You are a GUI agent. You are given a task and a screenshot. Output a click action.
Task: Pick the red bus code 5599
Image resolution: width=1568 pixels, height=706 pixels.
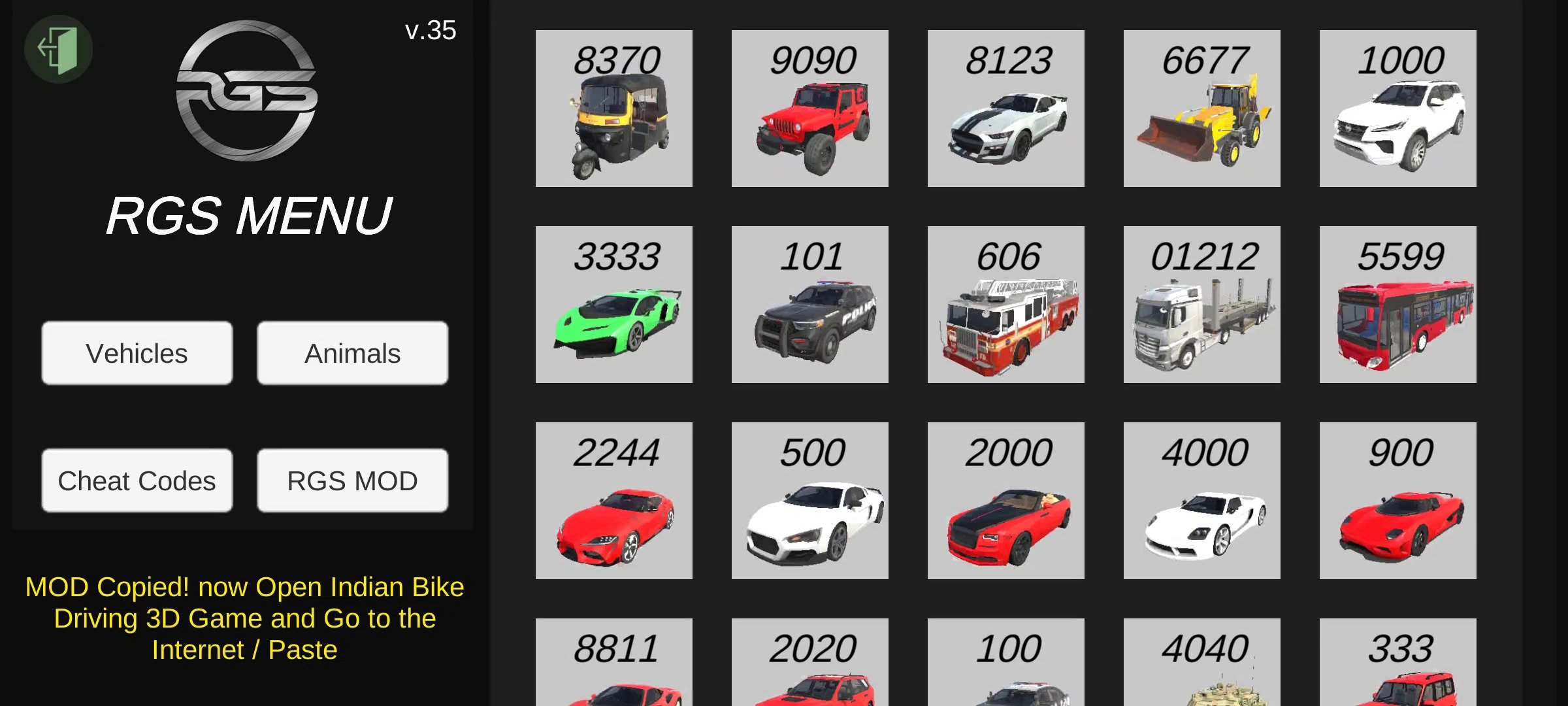tap(1397, 305)
